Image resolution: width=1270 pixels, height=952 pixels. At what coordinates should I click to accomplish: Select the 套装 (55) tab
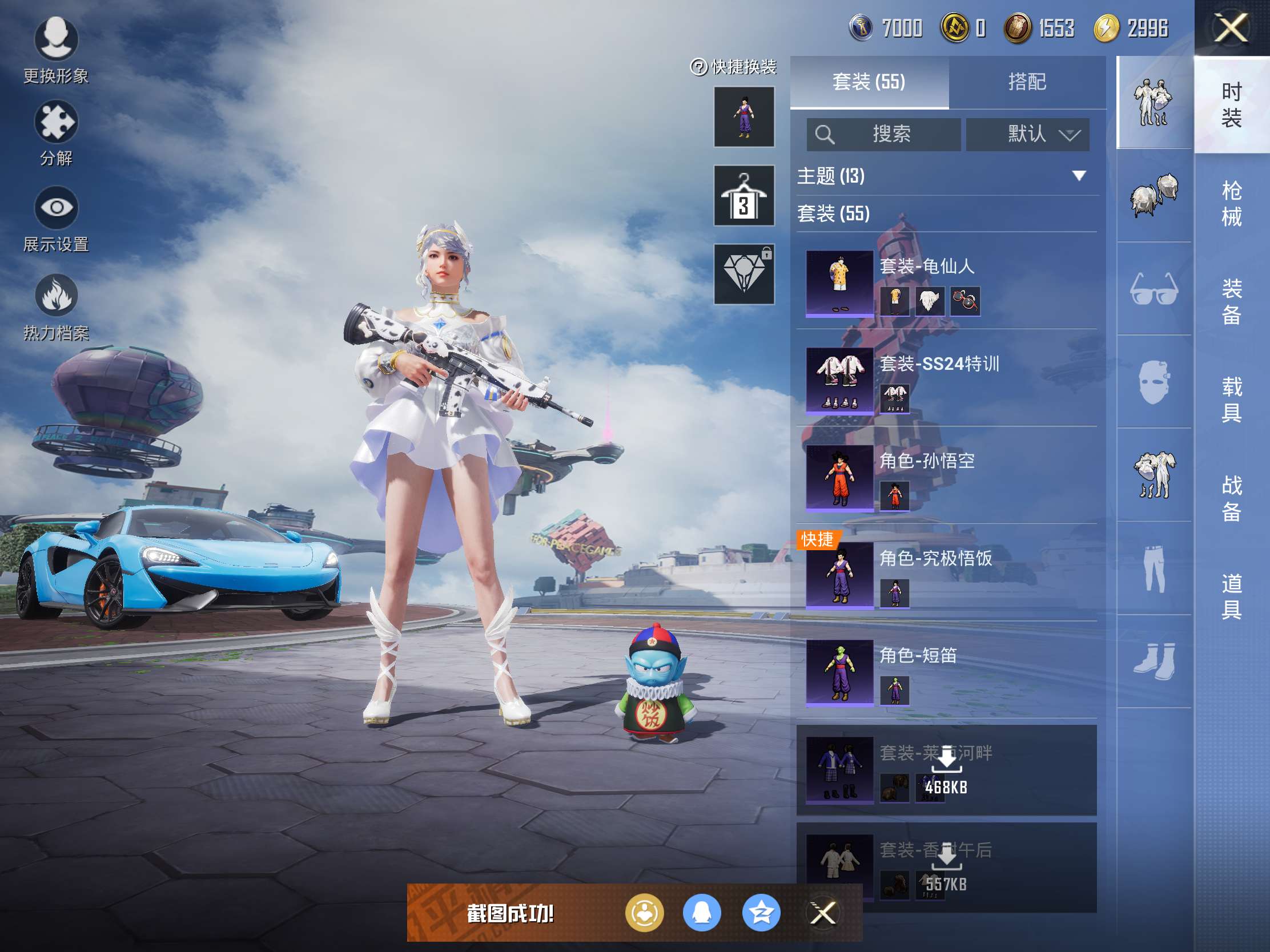coord(869,82)
